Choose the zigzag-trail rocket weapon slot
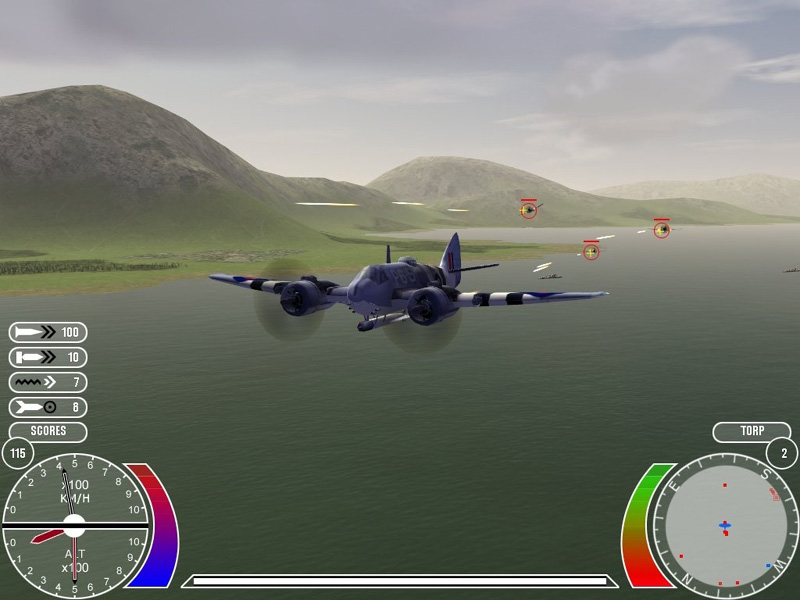This screenshot has height=600, width=800. pyautogui.click(x=48, y=382)
